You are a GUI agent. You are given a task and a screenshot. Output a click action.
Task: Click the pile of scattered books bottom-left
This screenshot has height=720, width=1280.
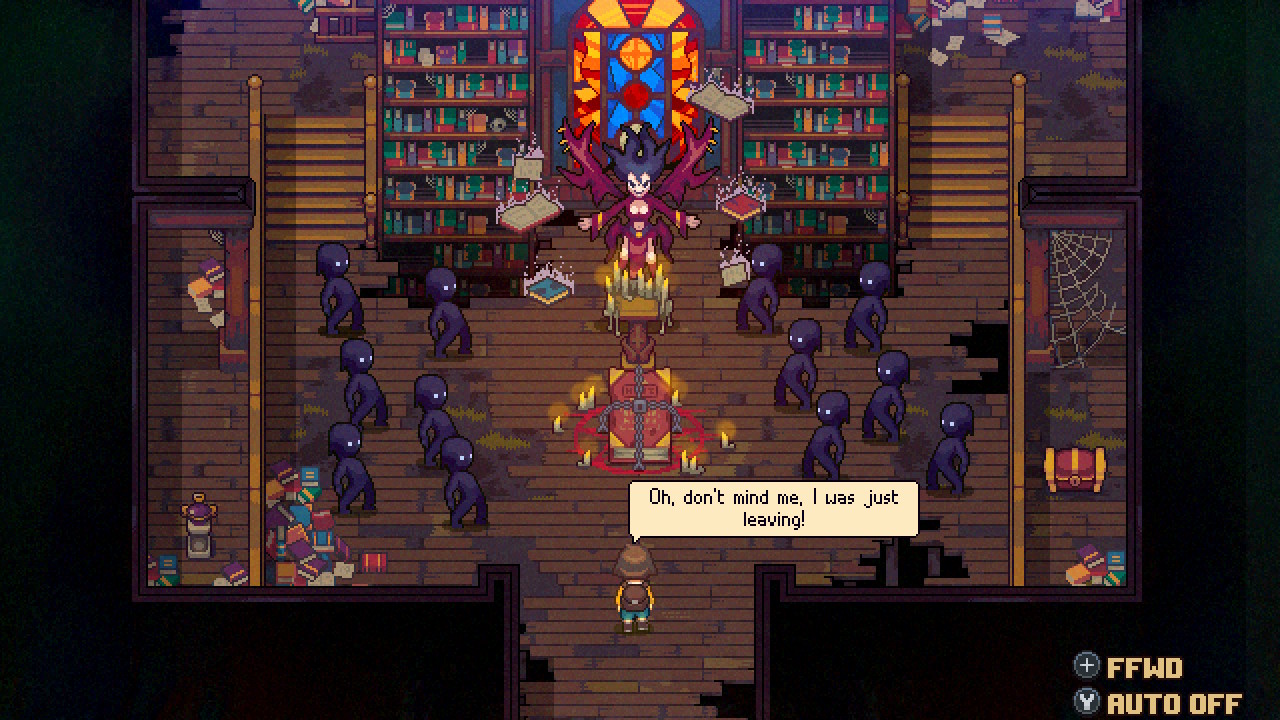300,530
